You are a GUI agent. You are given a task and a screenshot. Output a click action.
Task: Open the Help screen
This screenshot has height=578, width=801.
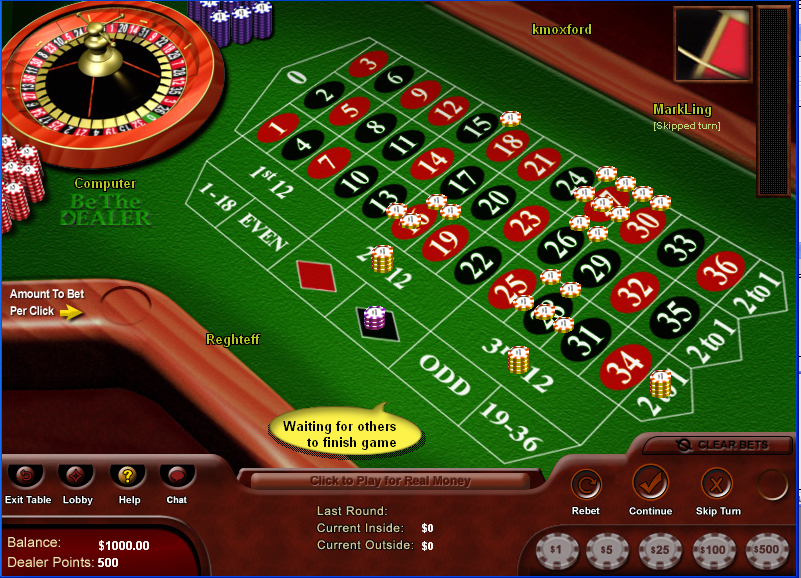pyautogui.click(x=127, y=476)
